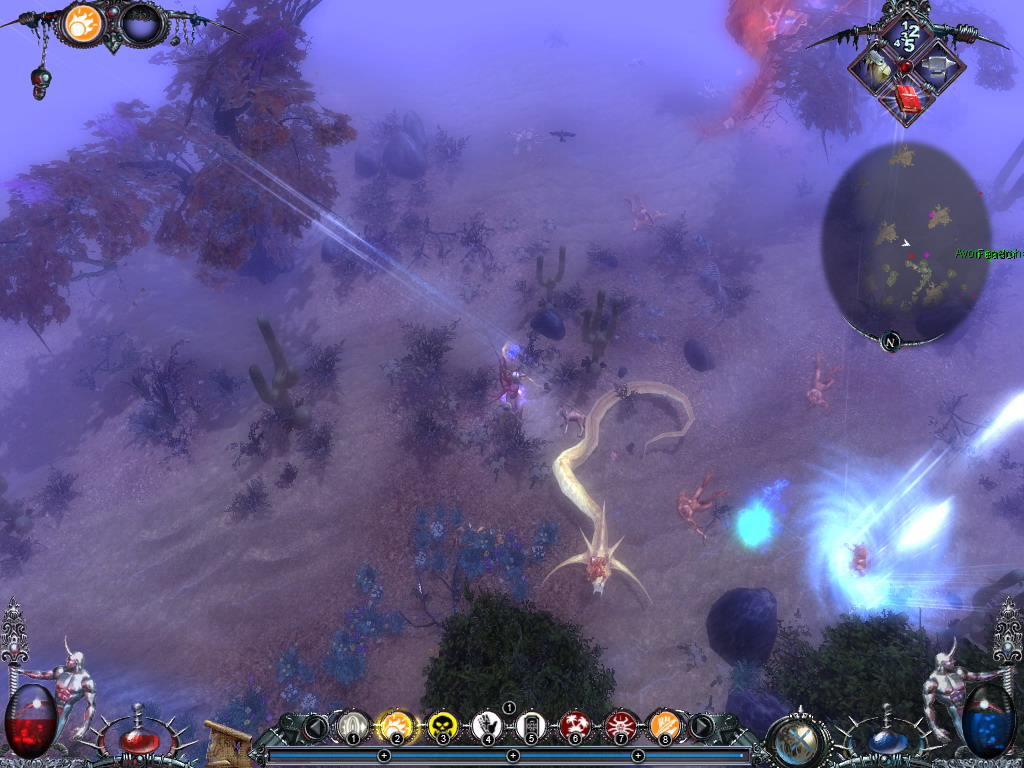This screenshot has height=768, width=1024.
Task: Use the red spider skill in slot 7
Action: pos(620,725)
